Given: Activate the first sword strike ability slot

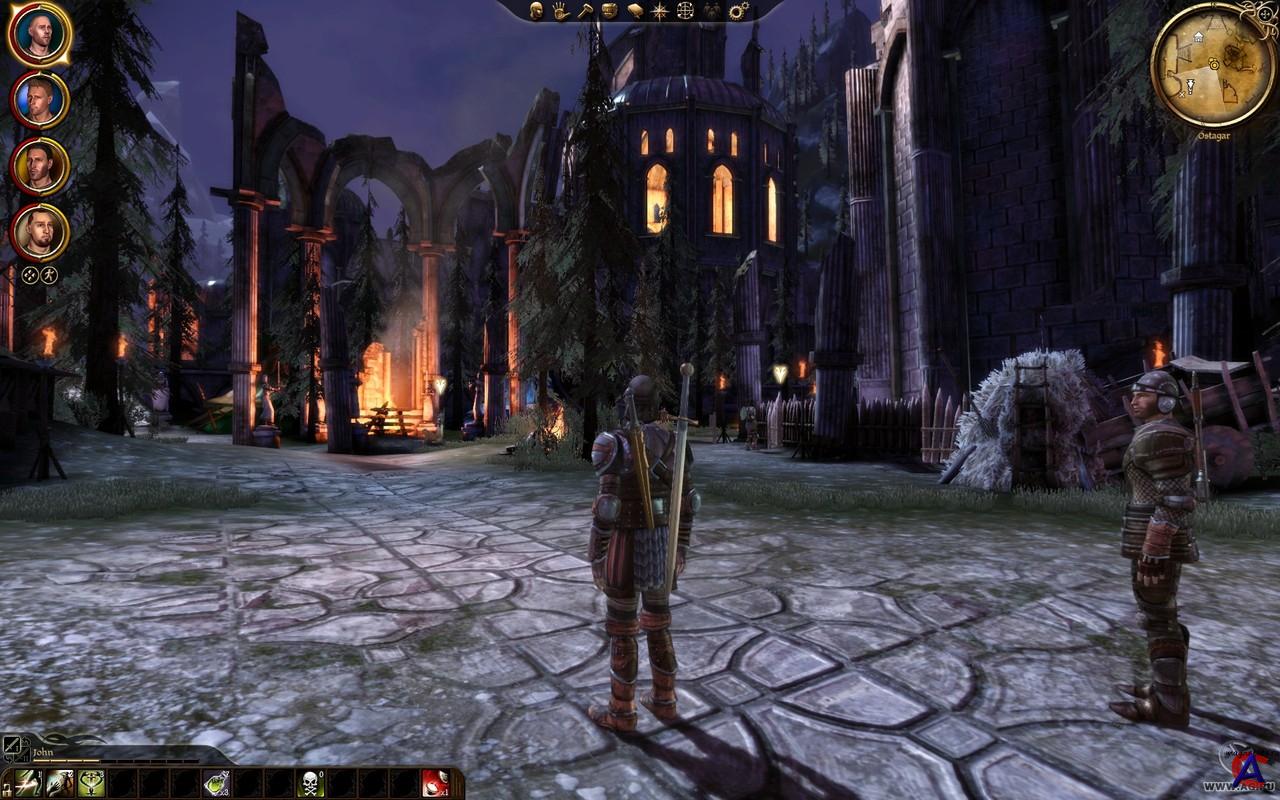Looking at the screenshot, I should 28,783.
